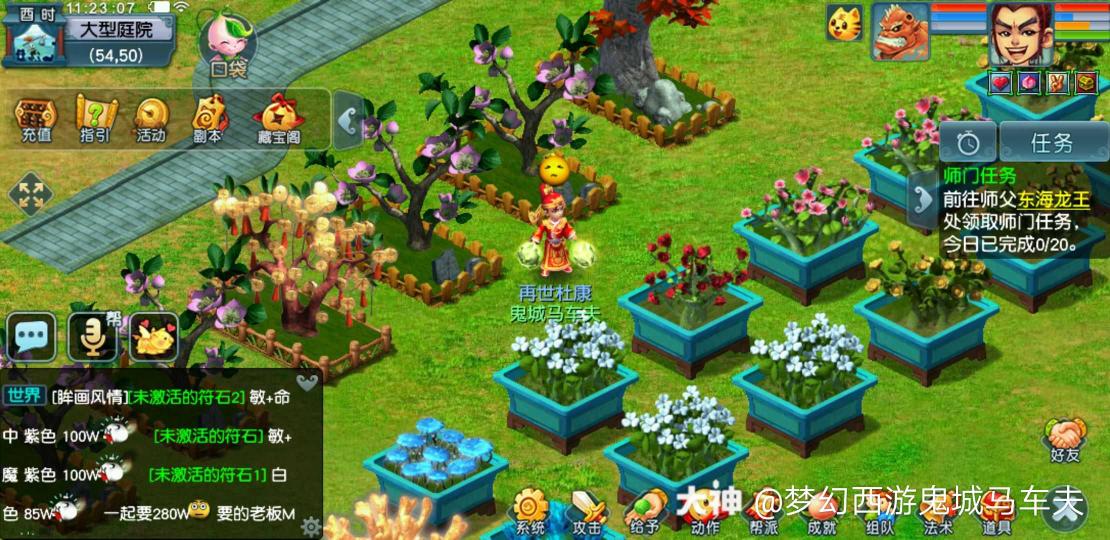Toggle the four-arrow fullscreen button

point(30,193)
